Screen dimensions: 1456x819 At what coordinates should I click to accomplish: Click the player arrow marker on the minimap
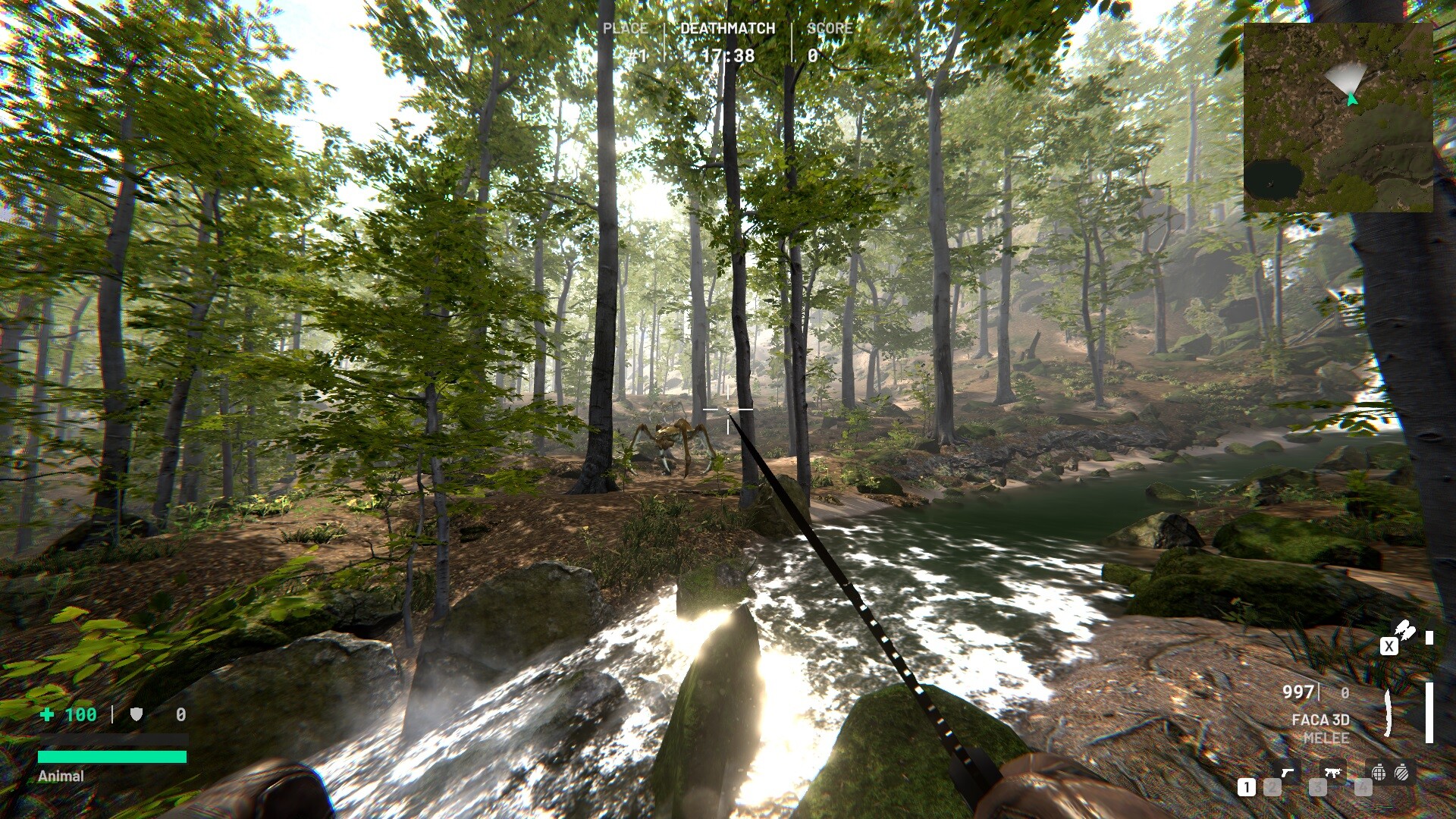point(1354,99)
